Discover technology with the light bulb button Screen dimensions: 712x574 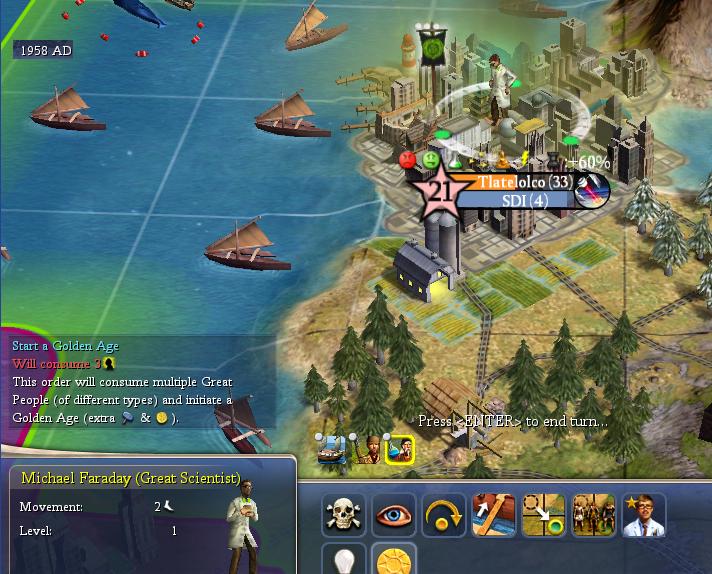pyautogui.click(x=344, y=561)
